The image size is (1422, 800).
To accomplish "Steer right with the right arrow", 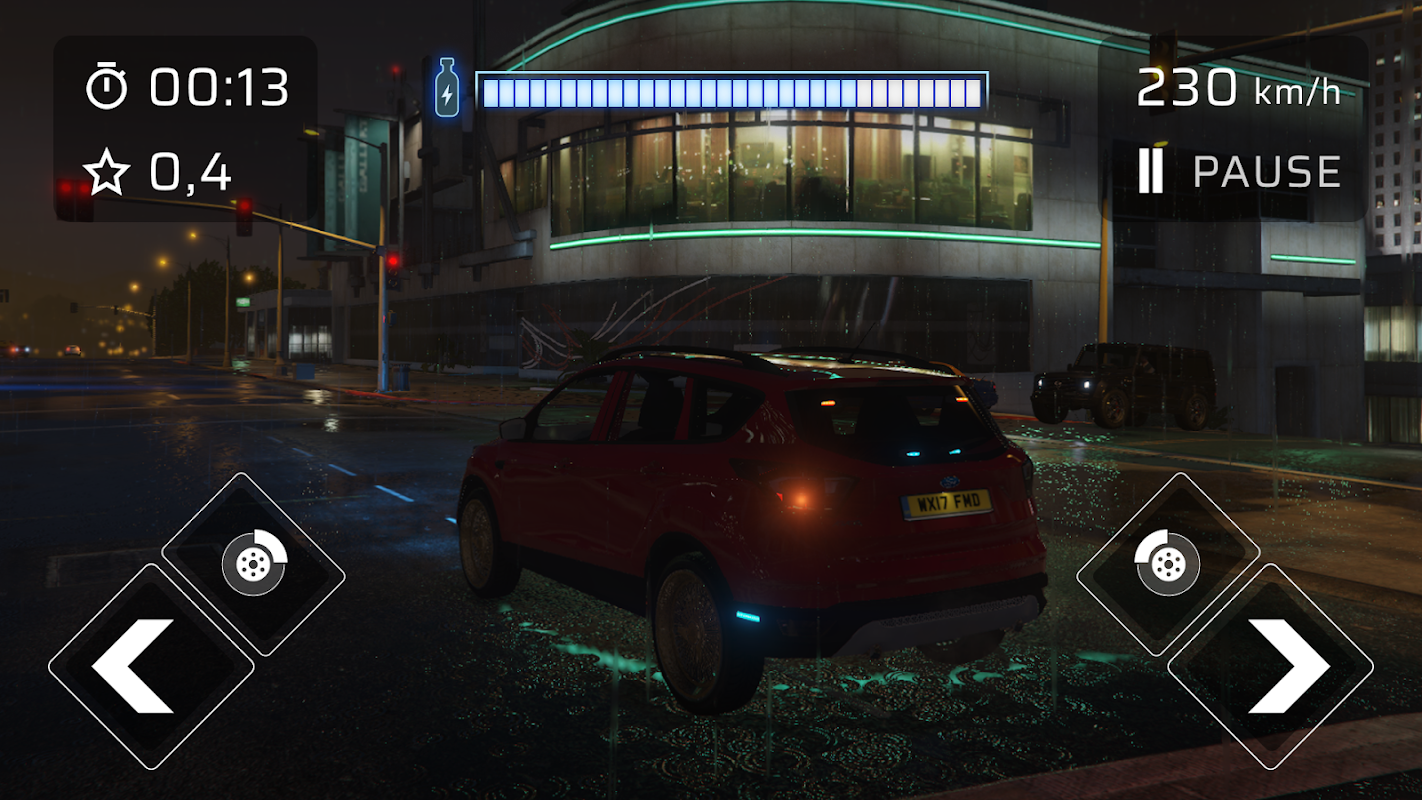I will 1271,667.
